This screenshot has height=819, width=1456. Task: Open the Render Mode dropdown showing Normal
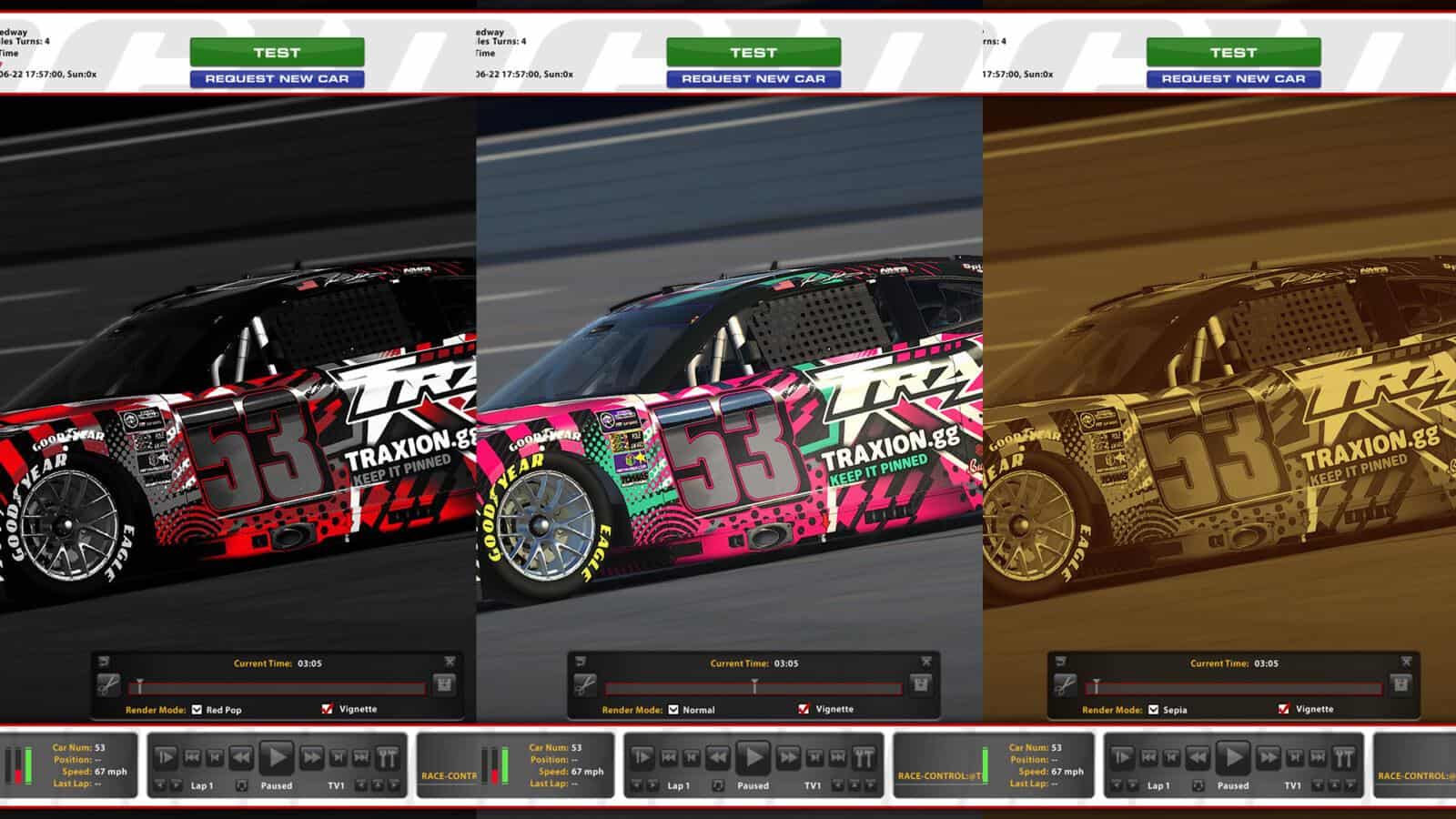[x=672, y=709]
